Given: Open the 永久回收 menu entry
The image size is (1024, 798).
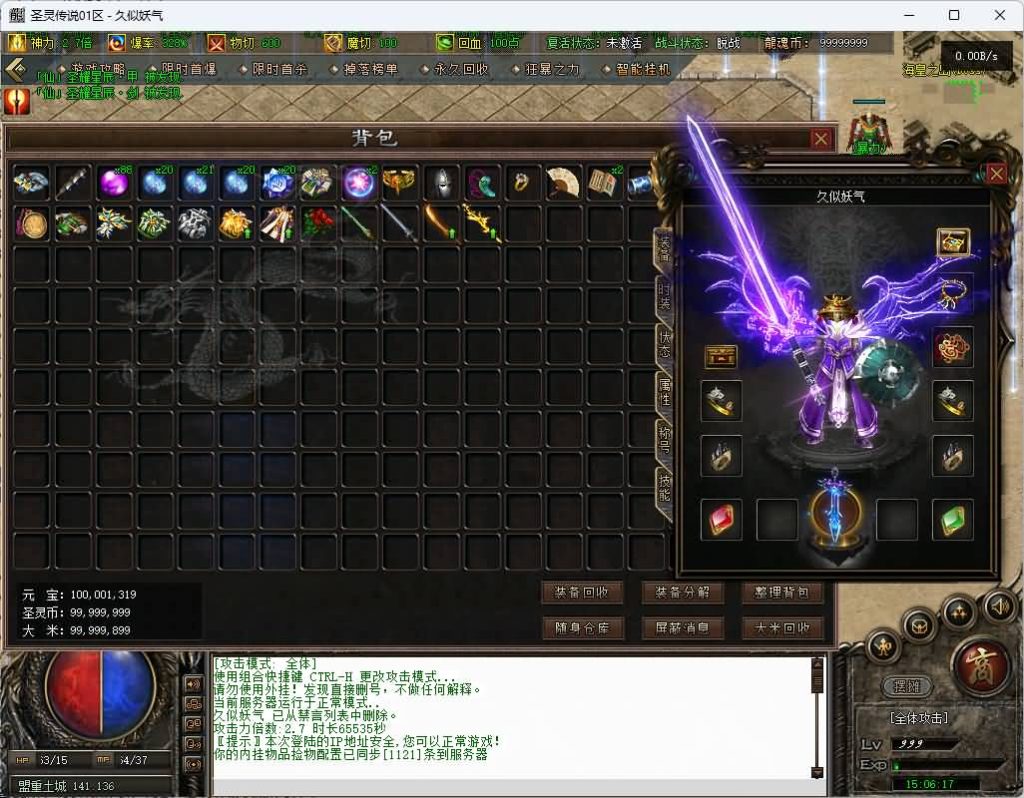Looking at the screenshot, I should (460, 70).
